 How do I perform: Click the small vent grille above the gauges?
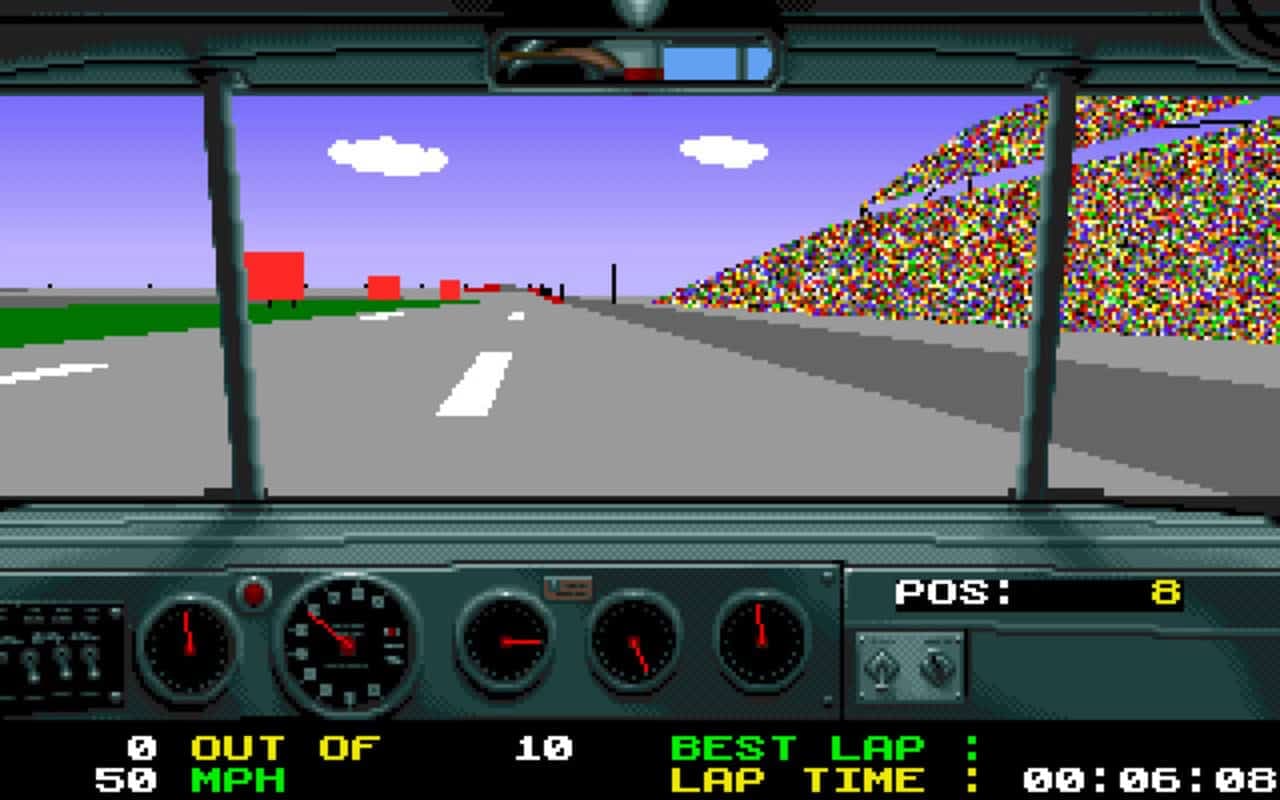pyautogui.click(x=570, y=590)
